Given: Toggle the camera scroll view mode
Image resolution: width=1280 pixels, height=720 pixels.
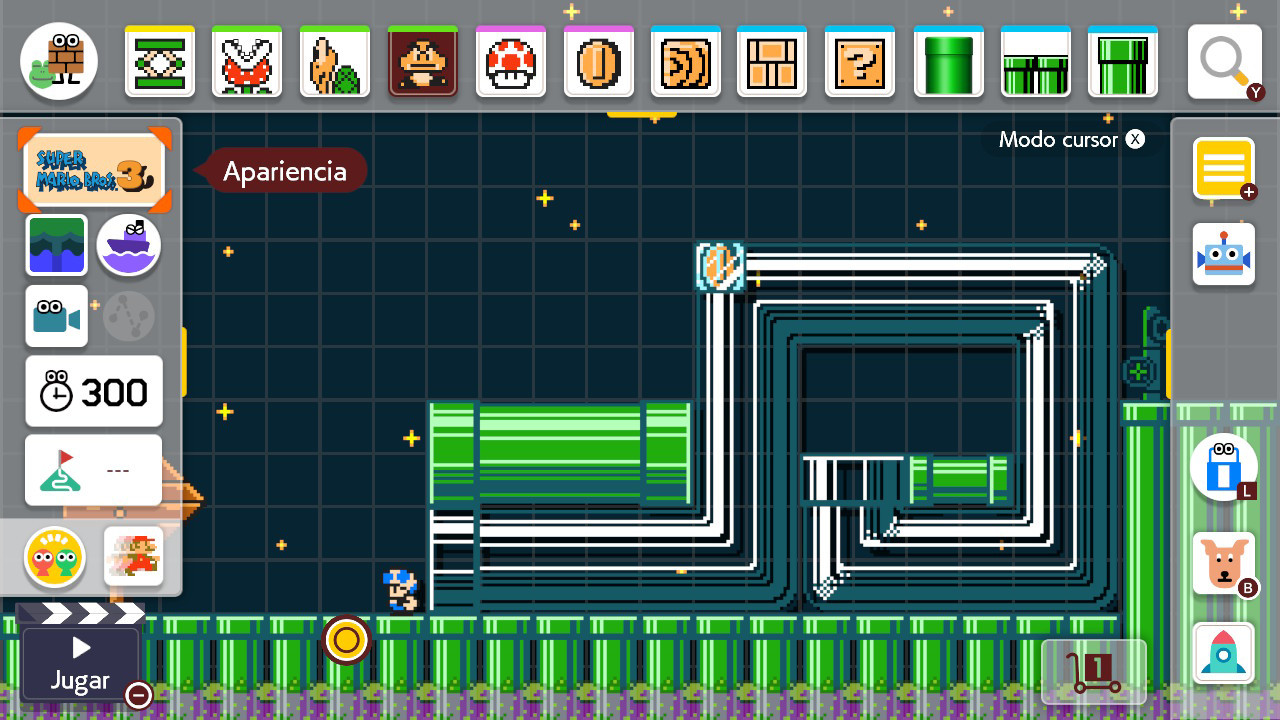Looking at the screenshot, I should click(57, 316).
